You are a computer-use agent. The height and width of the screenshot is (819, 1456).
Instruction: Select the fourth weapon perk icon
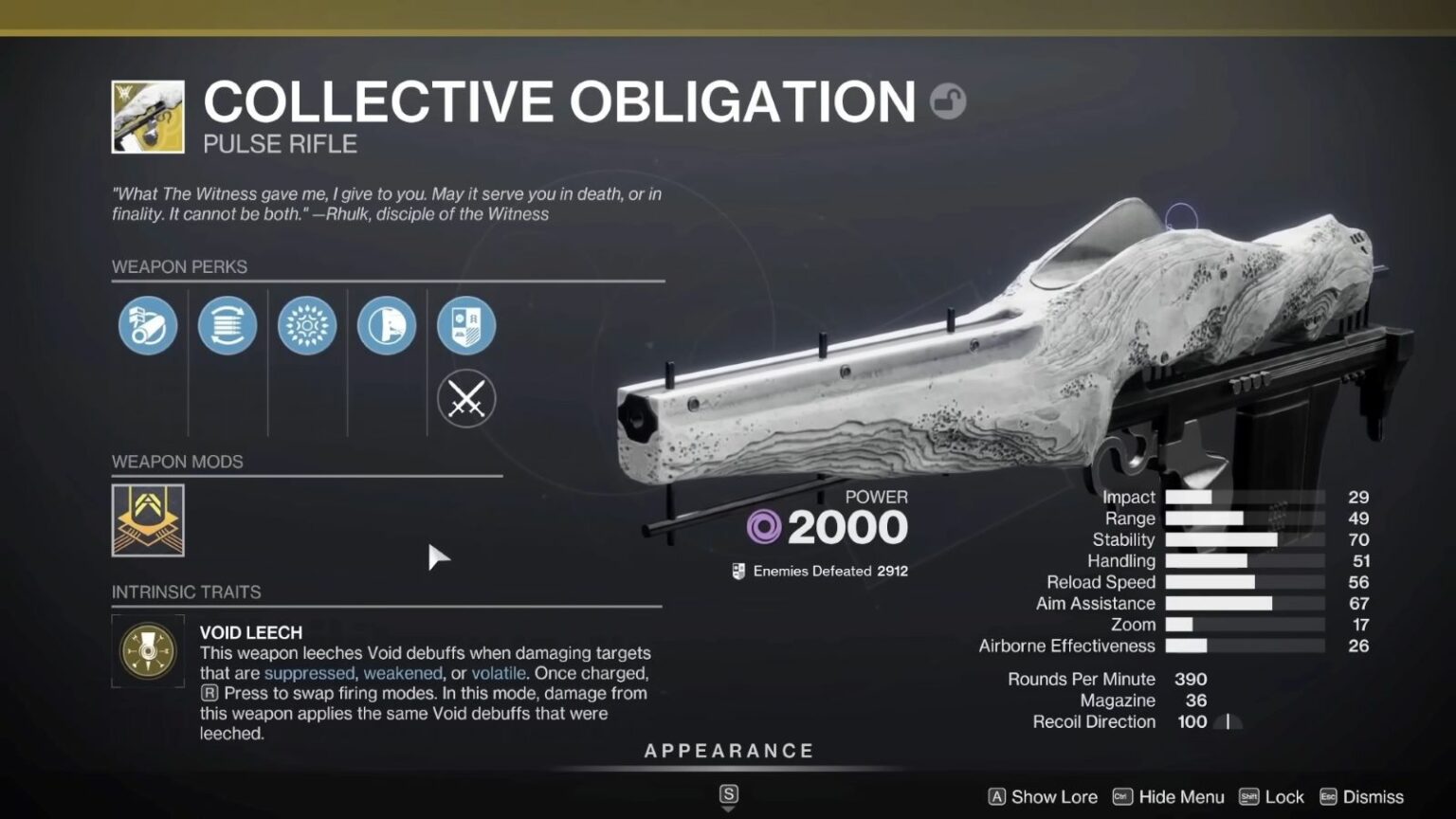pyautogui.click(x=386, y=325)
